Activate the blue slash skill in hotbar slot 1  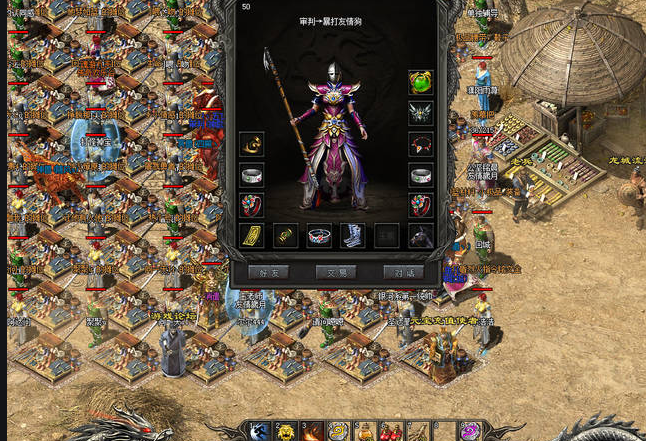point(261,432)
